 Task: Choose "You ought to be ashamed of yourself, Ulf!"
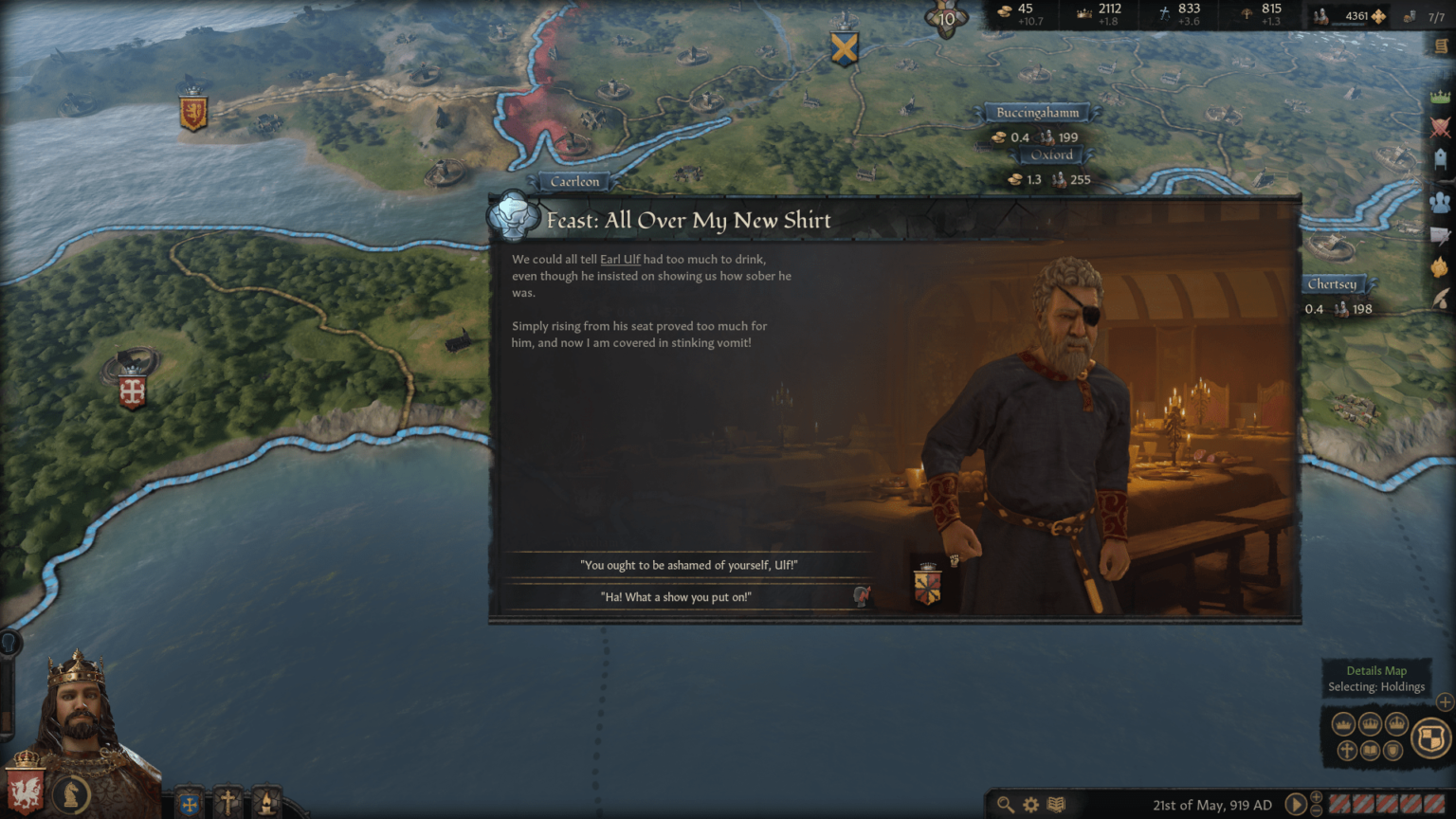coord(688,565)
